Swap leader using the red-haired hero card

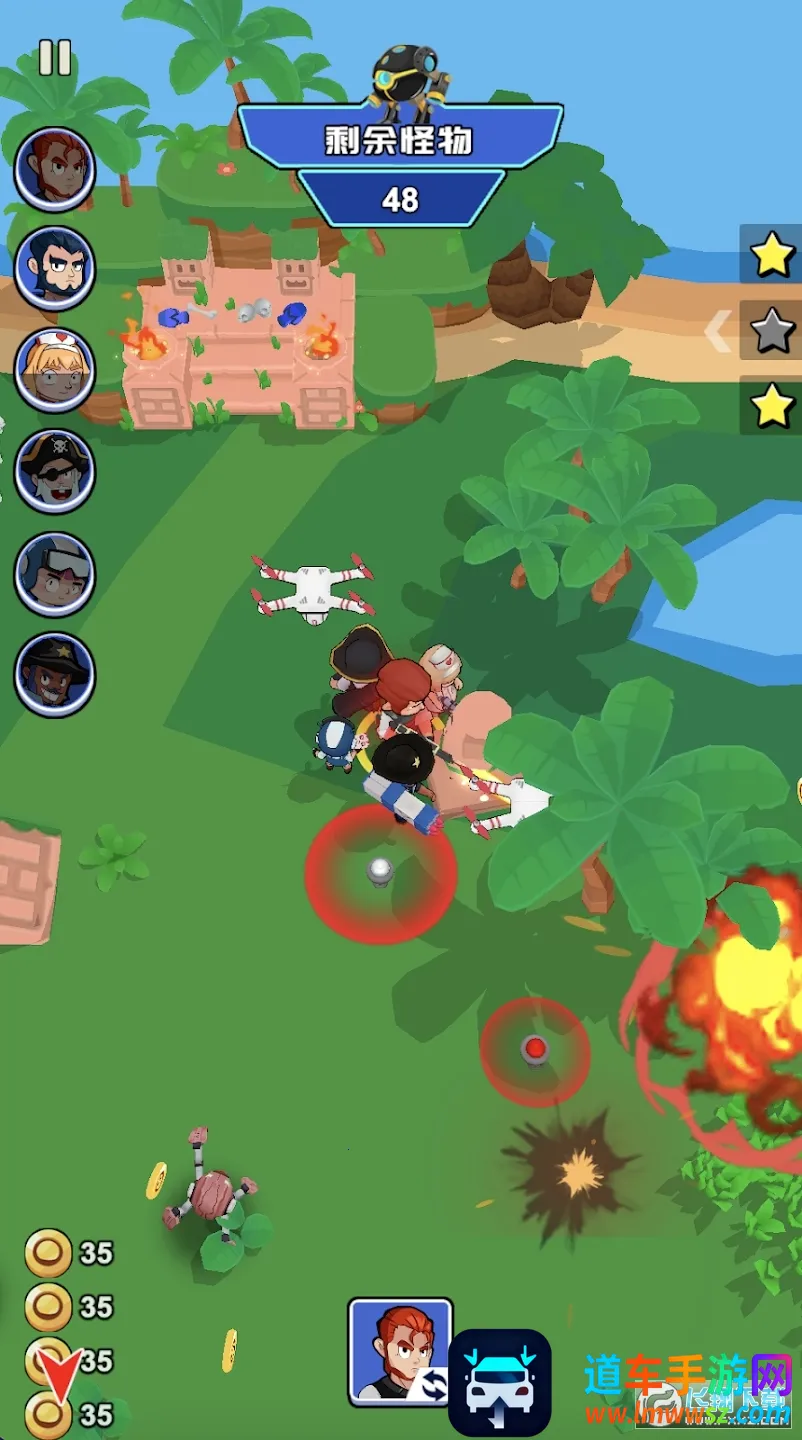tap(400, 1352)
